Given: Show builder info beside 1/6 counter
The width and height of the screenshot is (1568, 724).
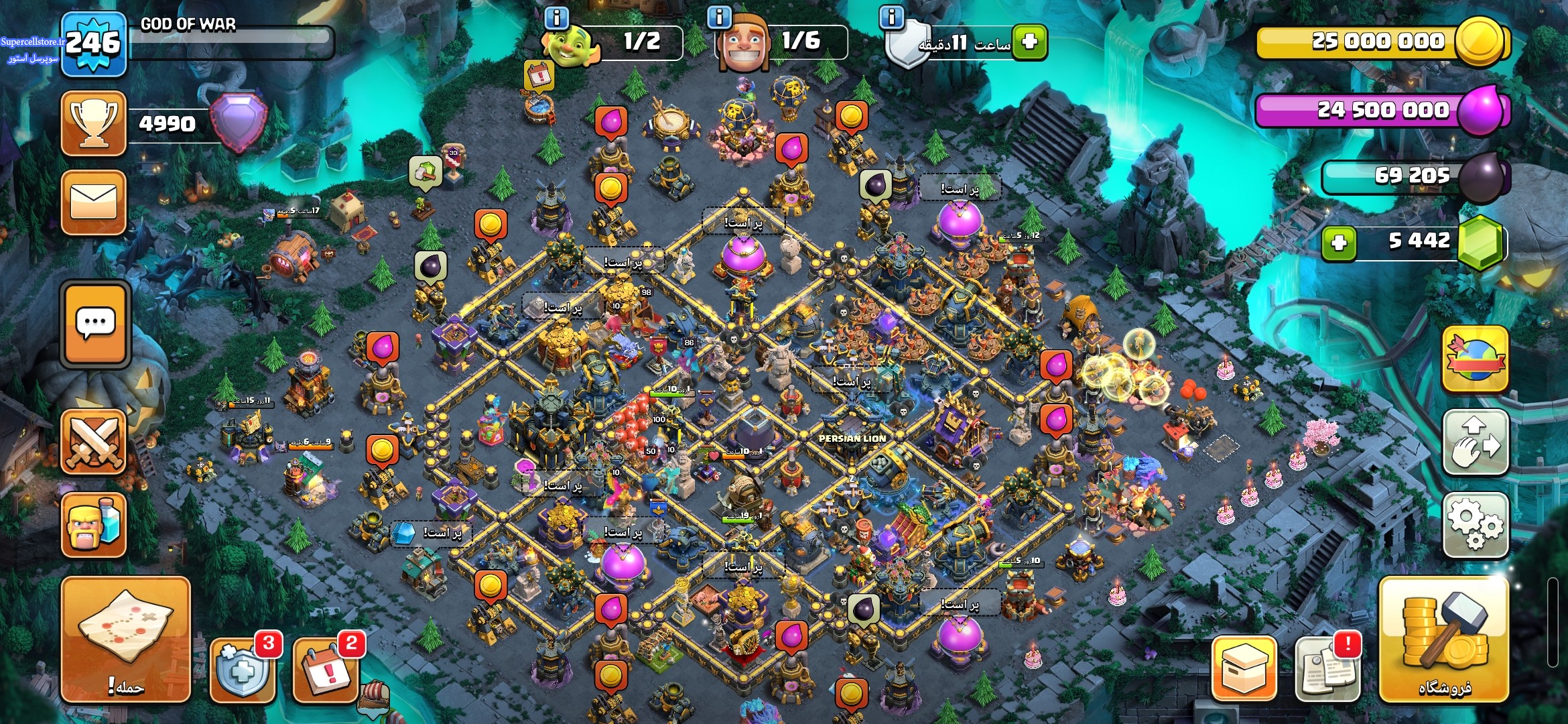Looking at the screenshot, I should pyautogui.click(x=720, y=17).
